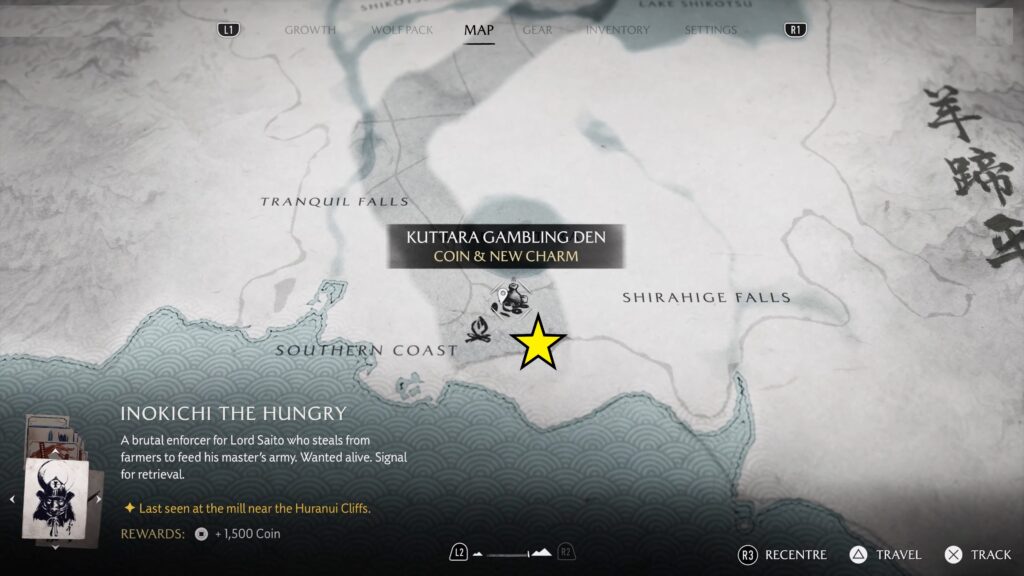Switch to the Growth tab
The image size is (1024, 576).
(310, 30)
